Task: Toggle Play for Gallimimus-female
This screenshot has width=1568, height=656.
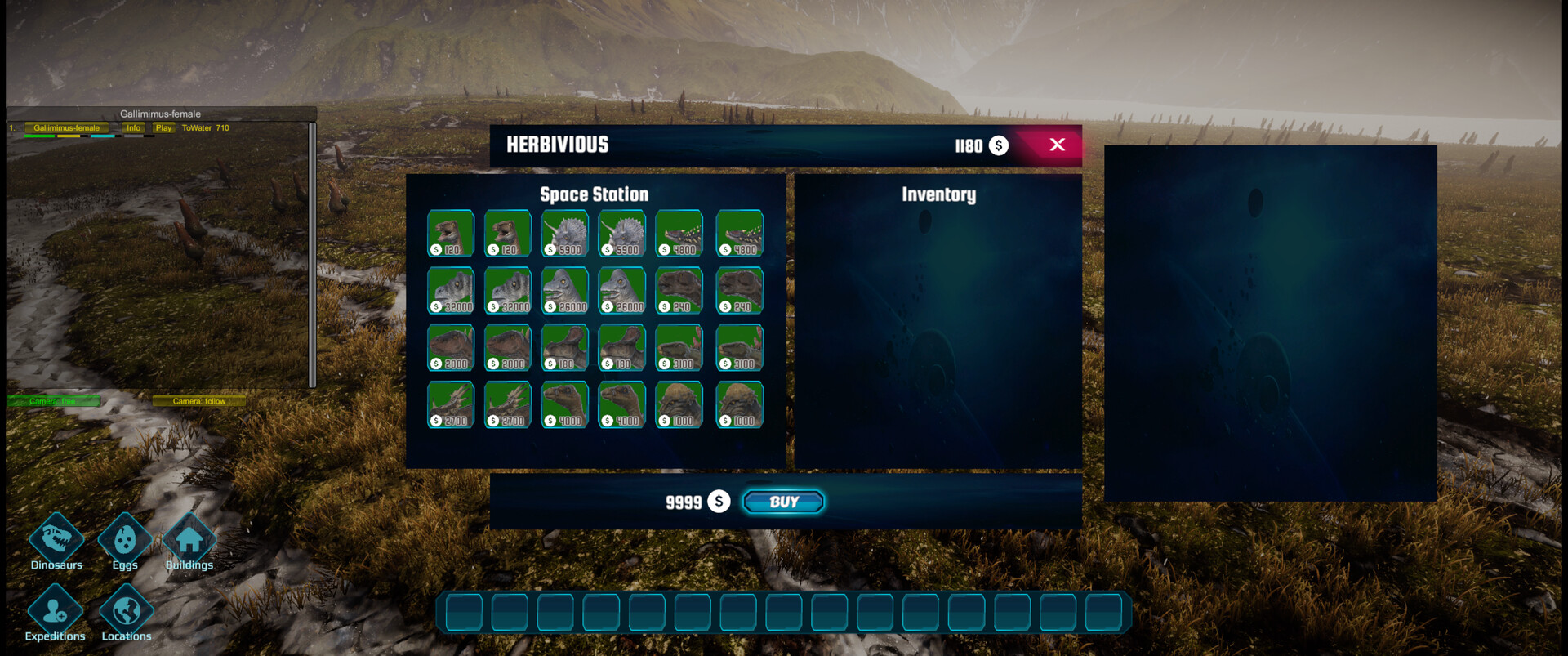Action: [163, 127]
